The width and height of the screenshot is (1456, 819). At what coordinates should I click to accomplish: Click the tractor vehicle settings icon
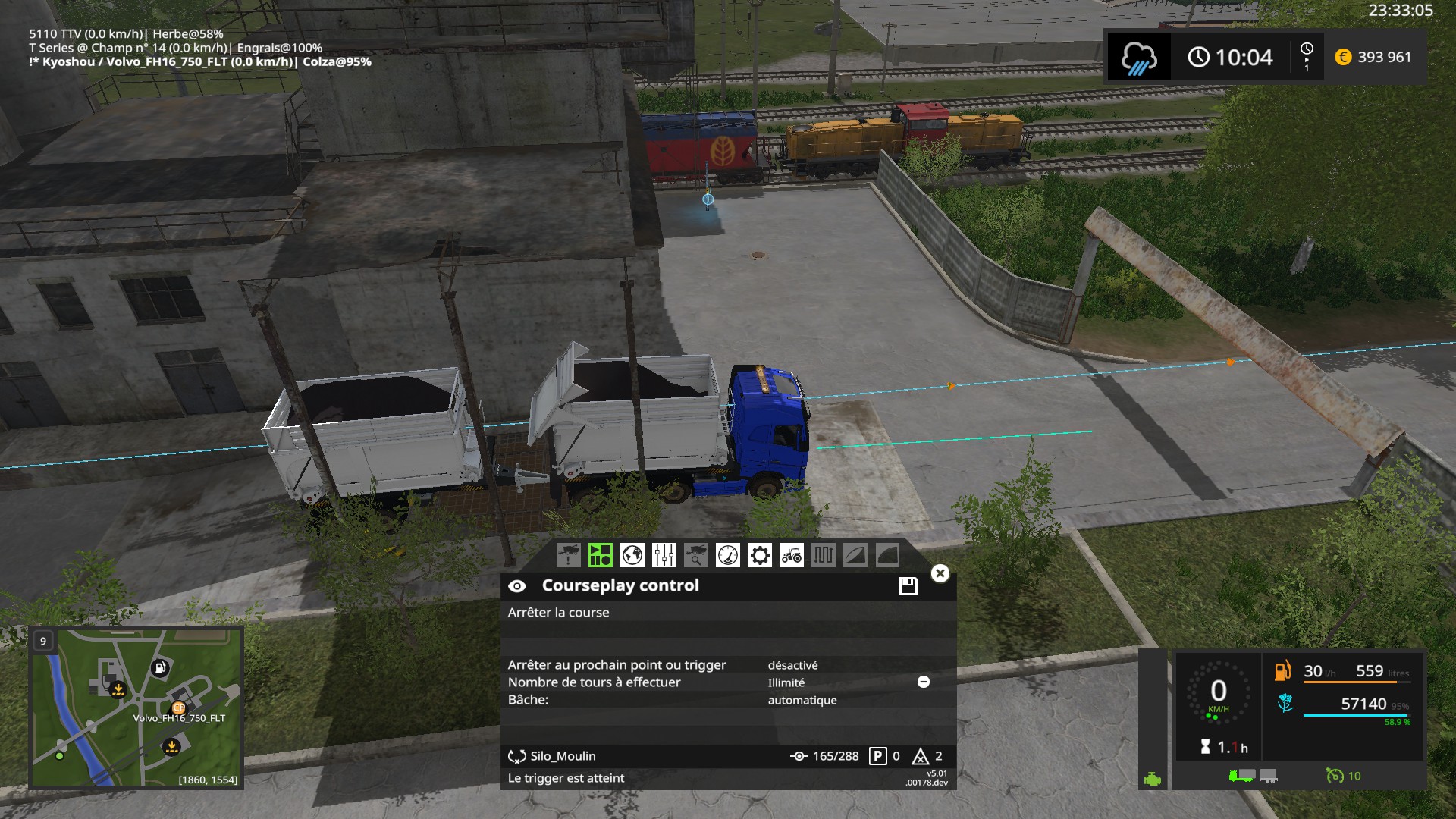coord(791,556)
